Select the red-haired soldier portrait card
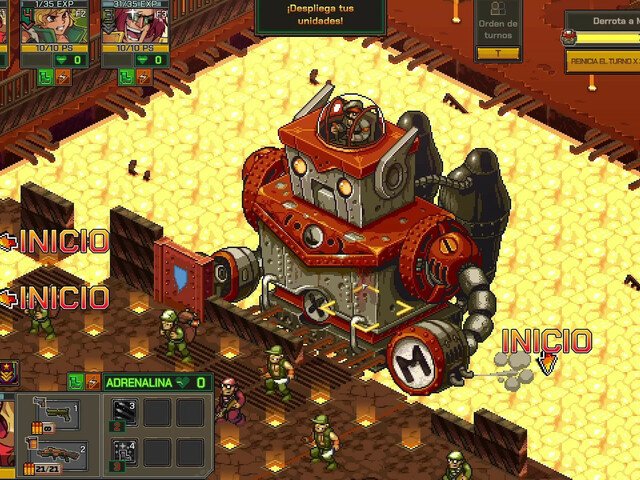640x480 pixels. click(134, 35)
